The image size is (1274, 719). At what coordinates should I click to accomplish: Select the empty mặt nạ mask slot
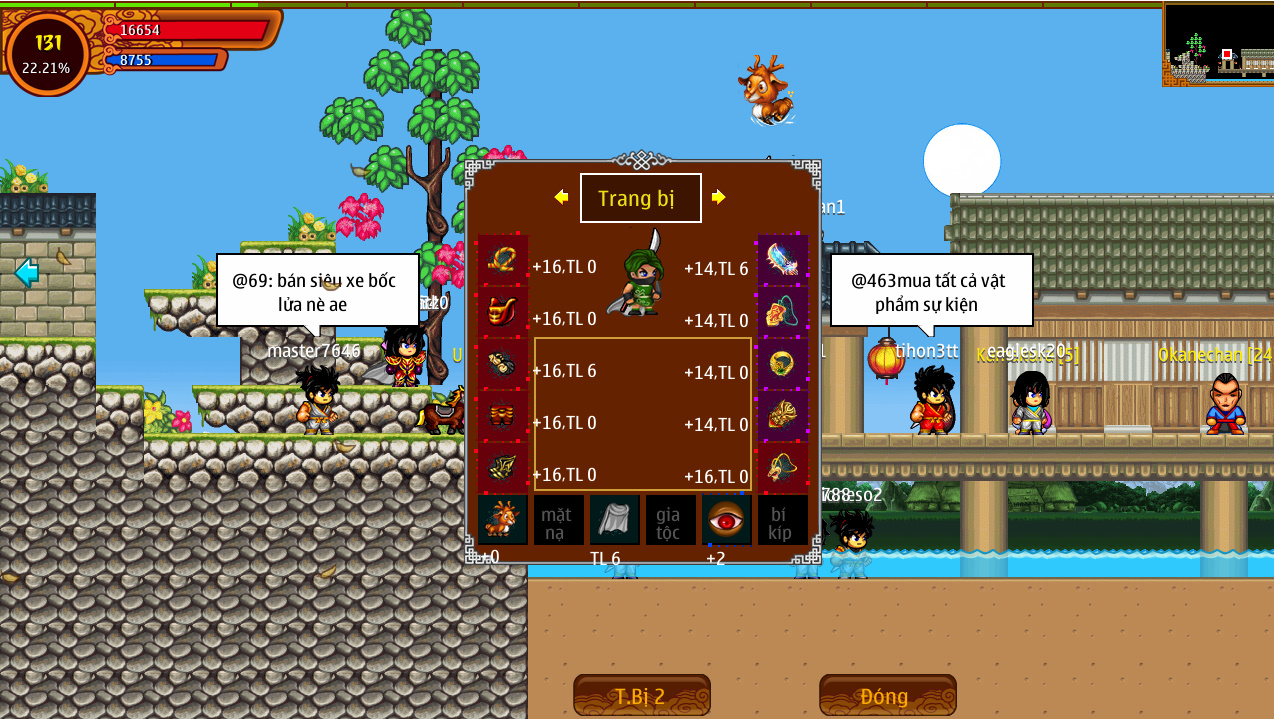[558, 520]
